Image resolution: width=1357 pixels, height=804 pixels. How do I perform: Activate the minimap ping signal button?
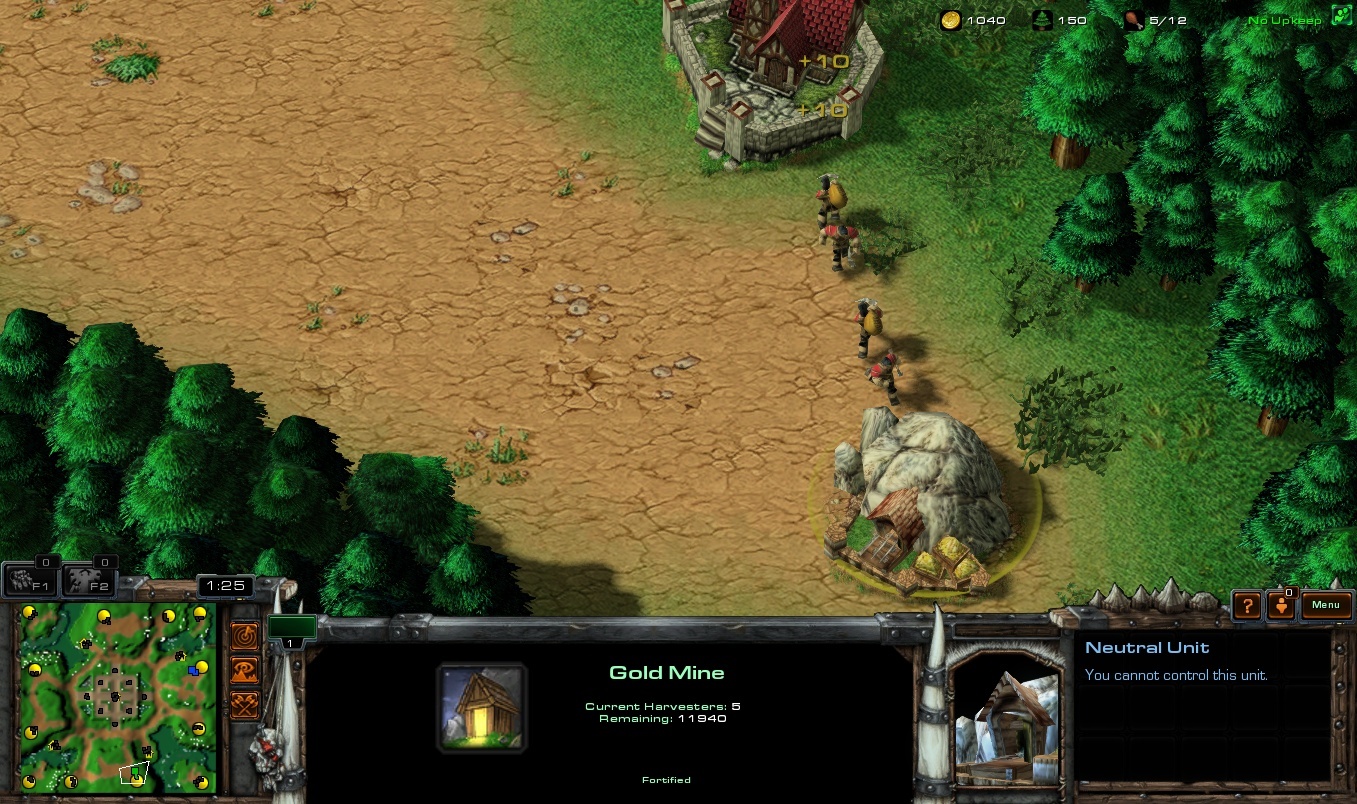245,635
